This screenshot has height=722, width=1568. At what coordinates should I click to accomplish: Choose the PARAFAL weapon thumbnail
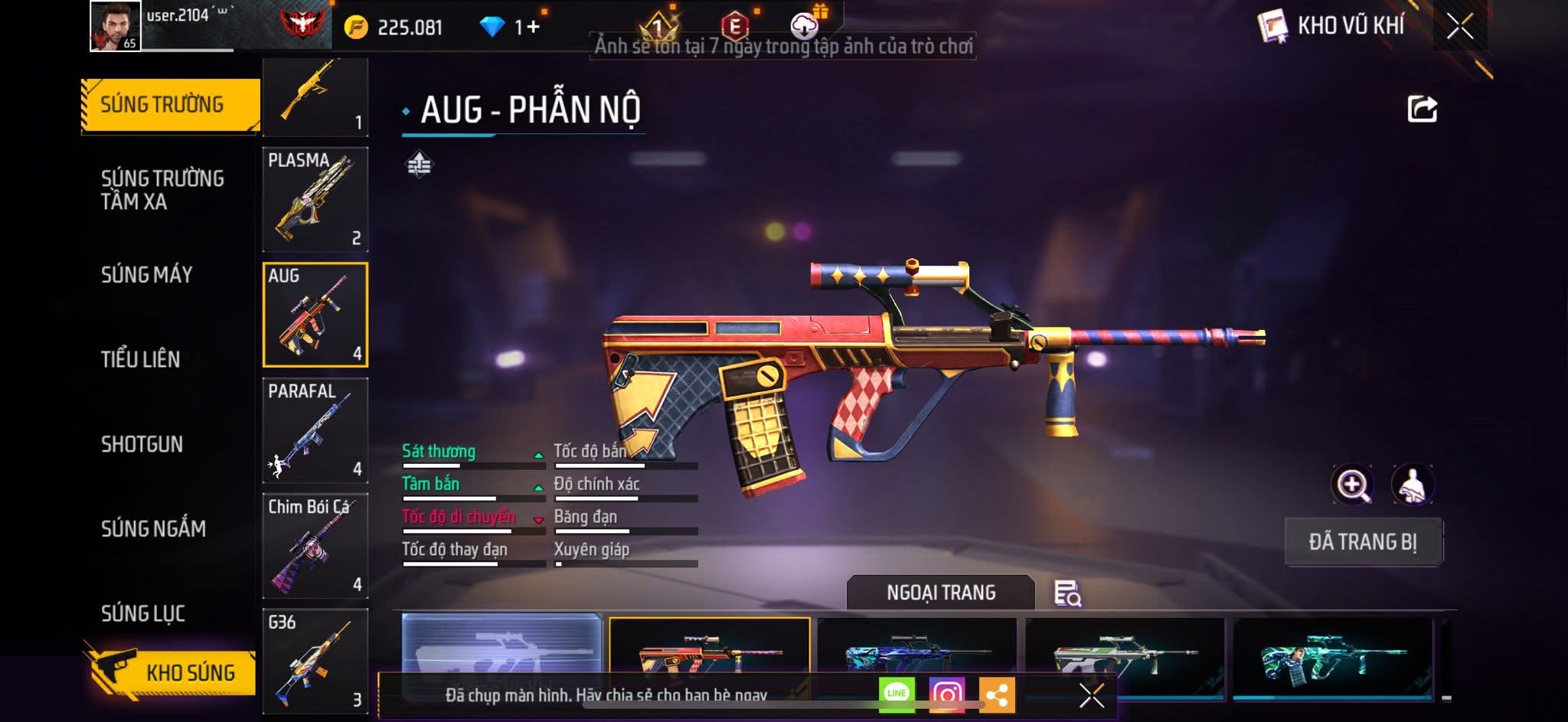click(315, 430)
